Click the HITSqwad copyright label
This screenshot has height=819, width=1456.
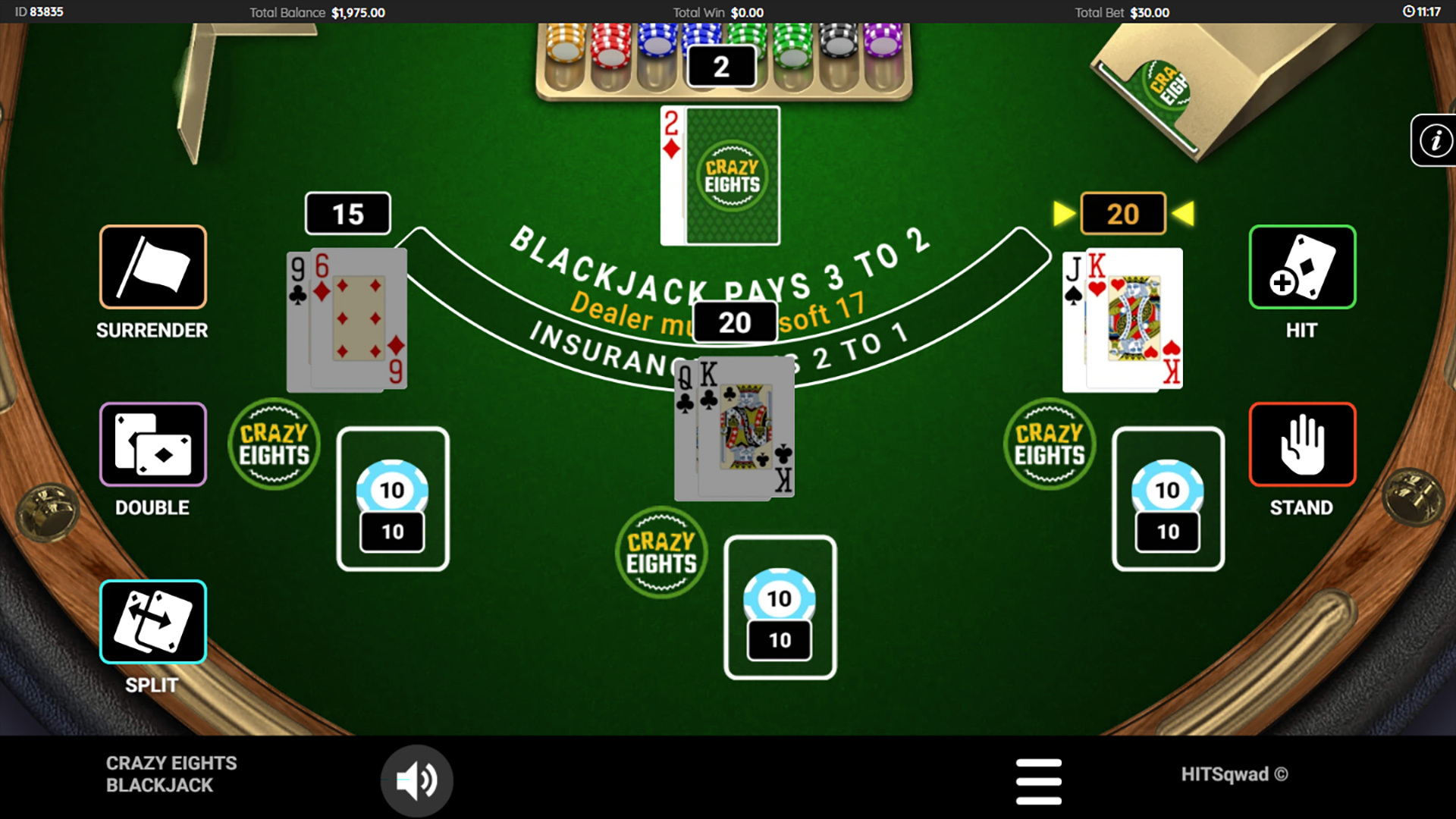coord(1236,774)
